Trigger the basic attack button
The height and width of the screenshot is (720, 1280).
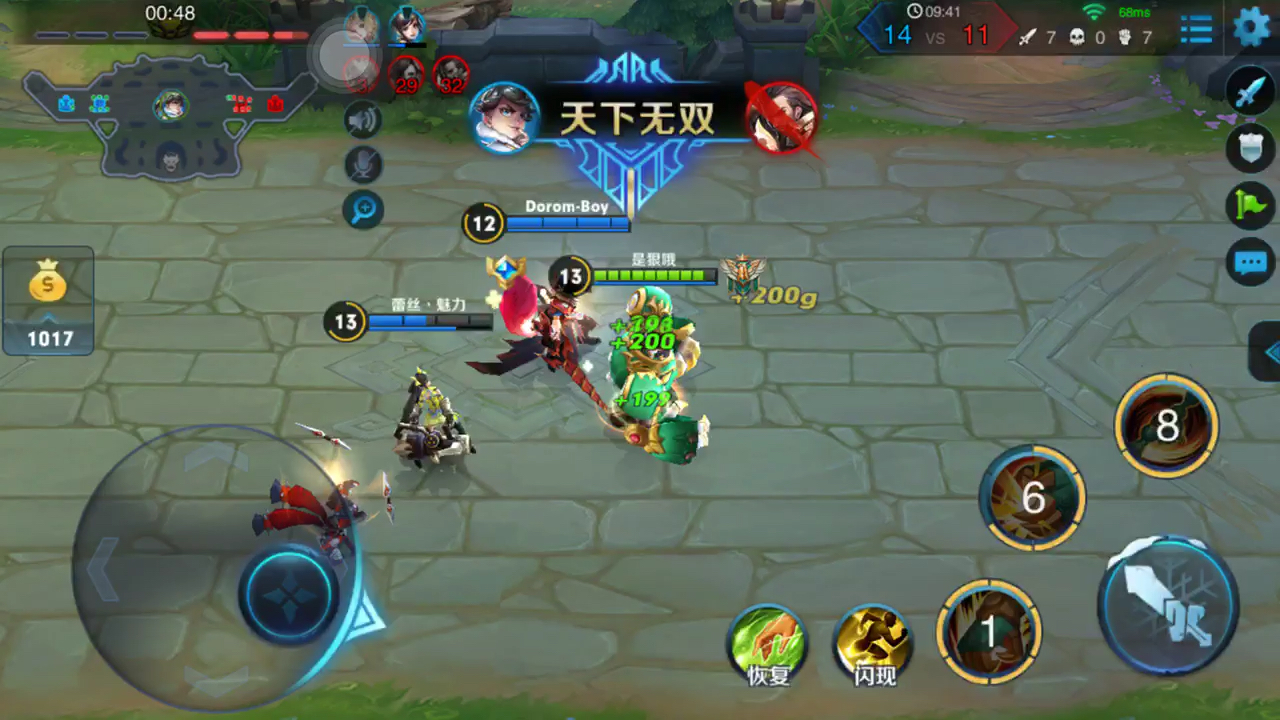pyautogui.click(x=1168, y=604)
